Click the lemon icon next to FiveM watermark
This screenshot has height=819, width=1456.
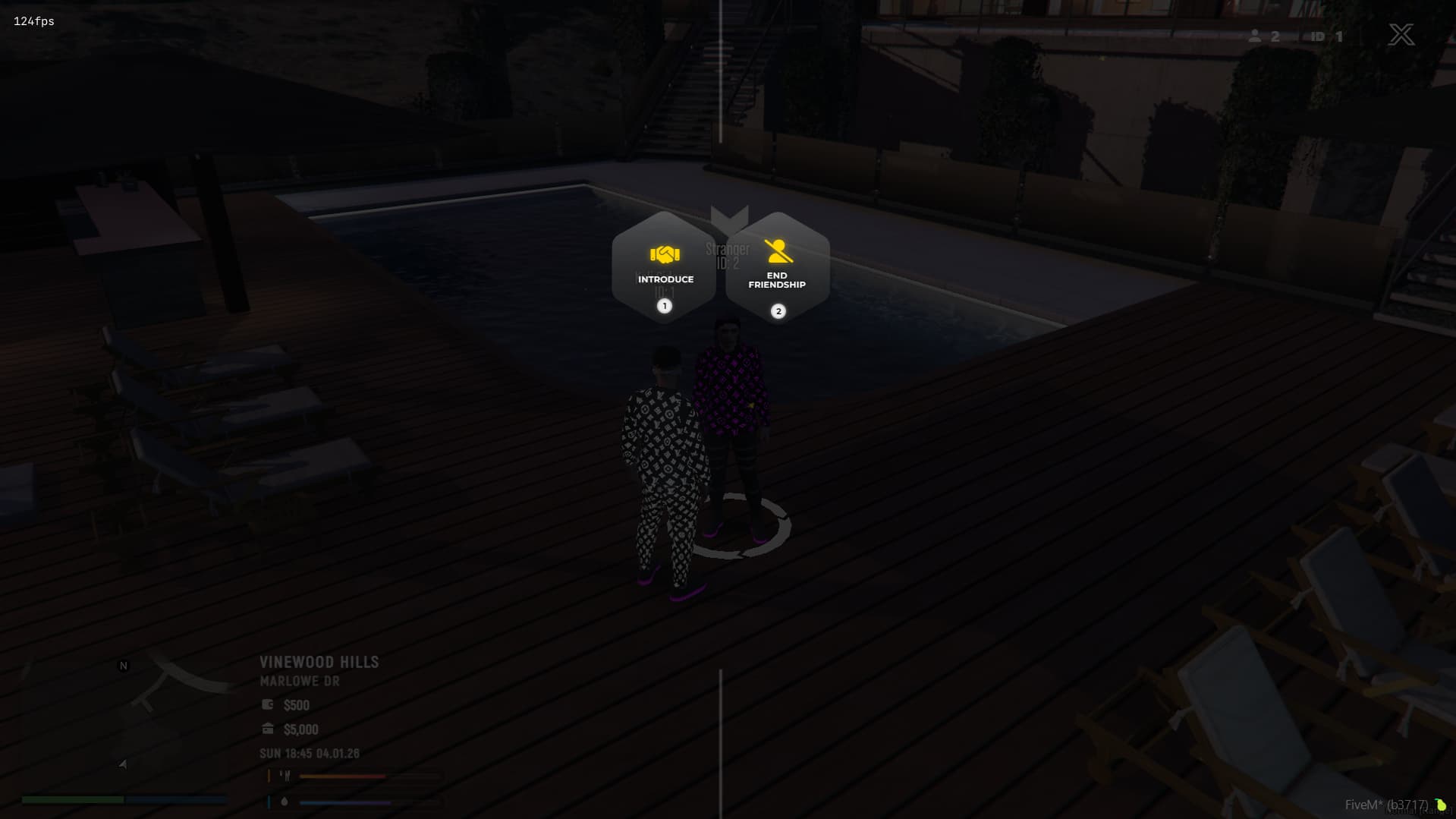pyautogui.click(x=1440, y=803)
